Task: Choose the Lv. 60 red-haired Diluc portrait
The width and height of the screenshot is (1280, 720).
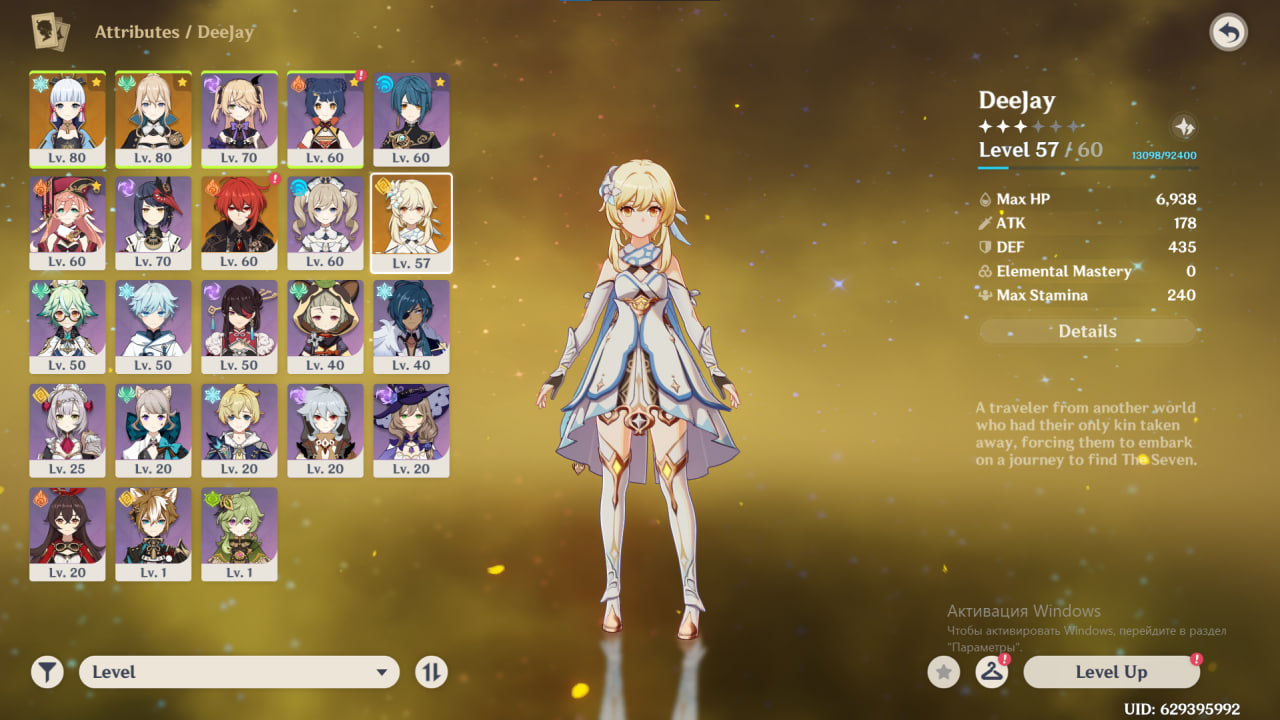Action: tap(239, 222)
